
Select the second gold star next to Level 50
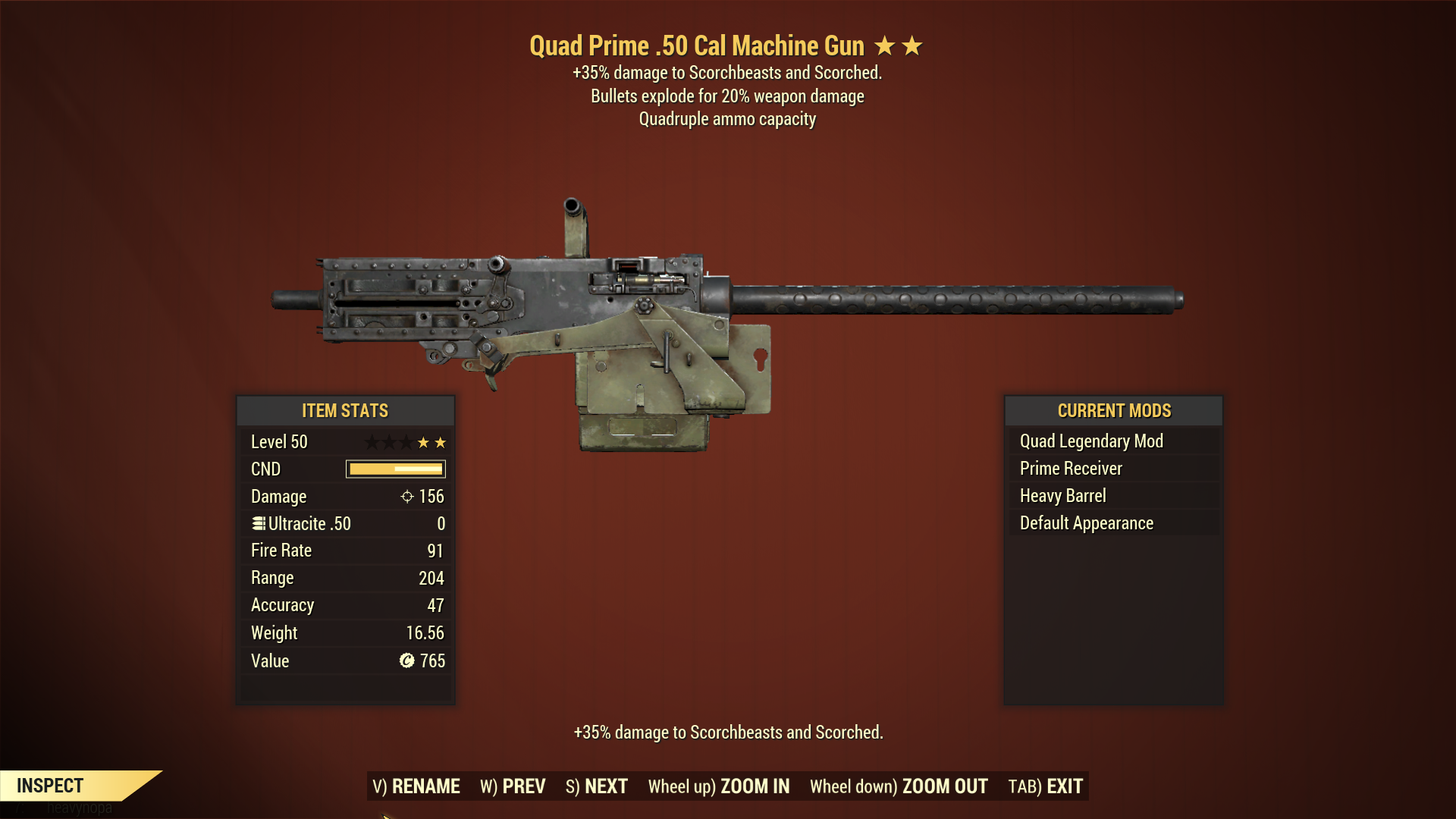[x=440, y=442]
